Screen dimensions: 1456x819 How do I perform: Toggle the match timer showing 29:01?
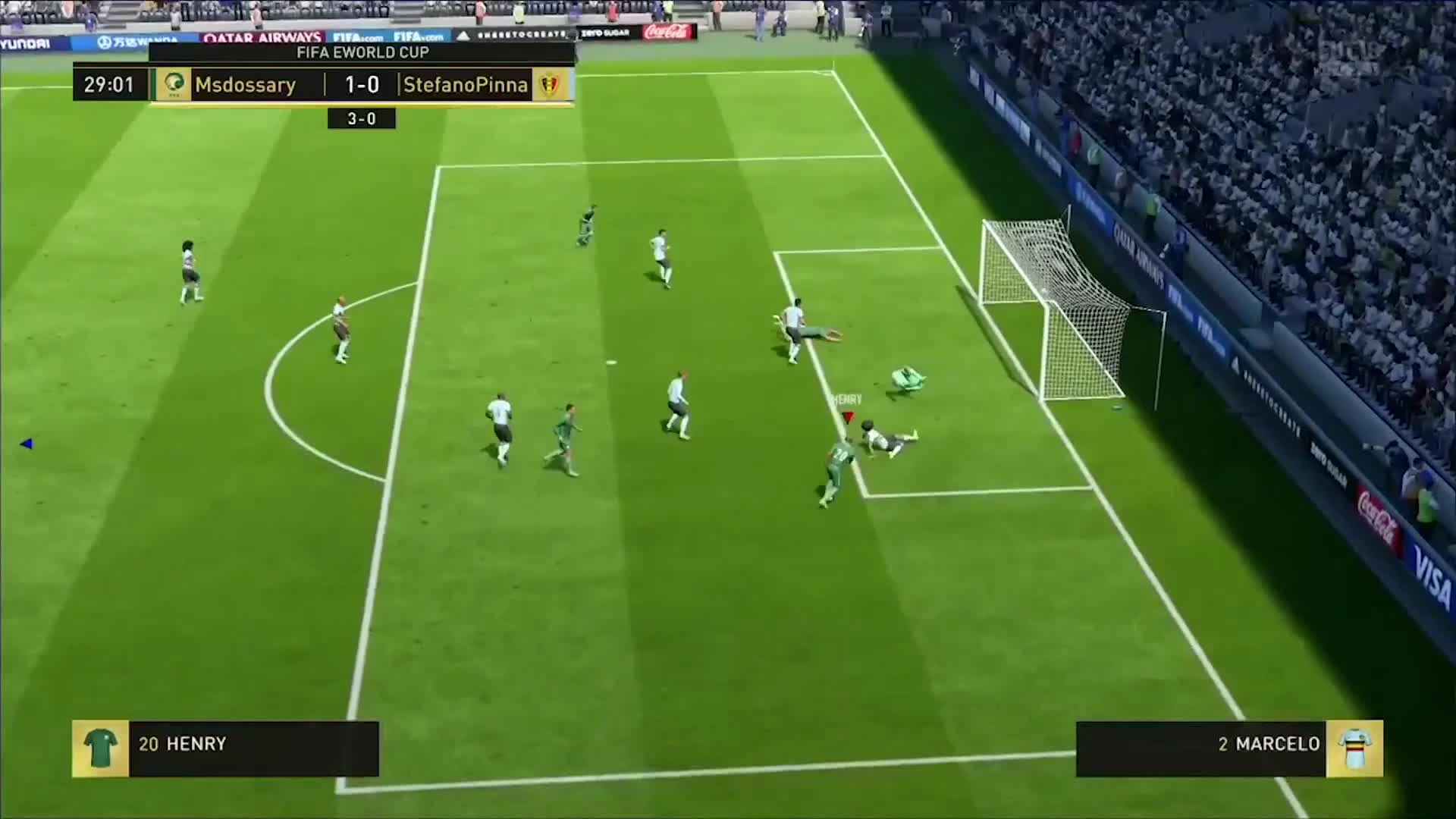(108, 85)
